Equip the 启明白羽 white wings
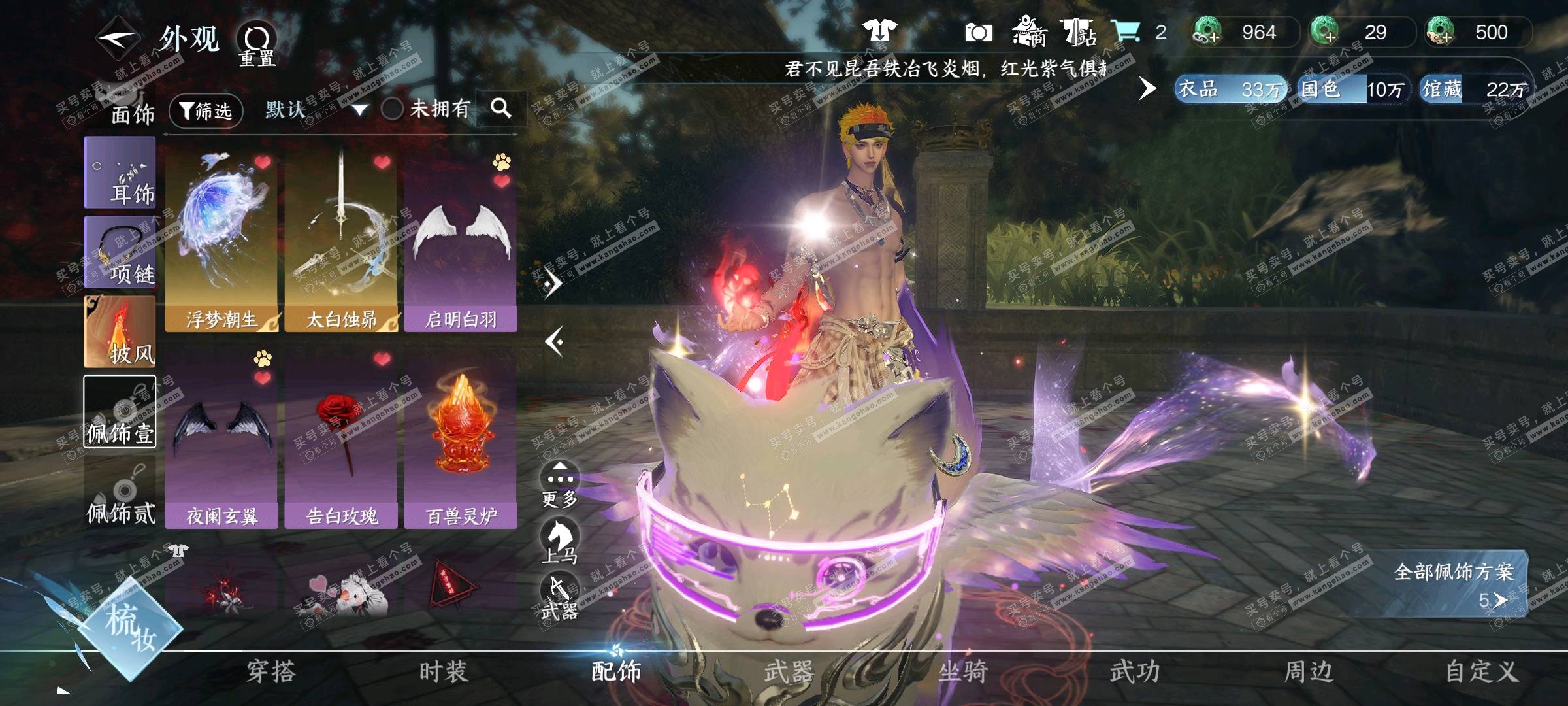The width and height of the screenshot is (1568, 706). coord(461,240)
